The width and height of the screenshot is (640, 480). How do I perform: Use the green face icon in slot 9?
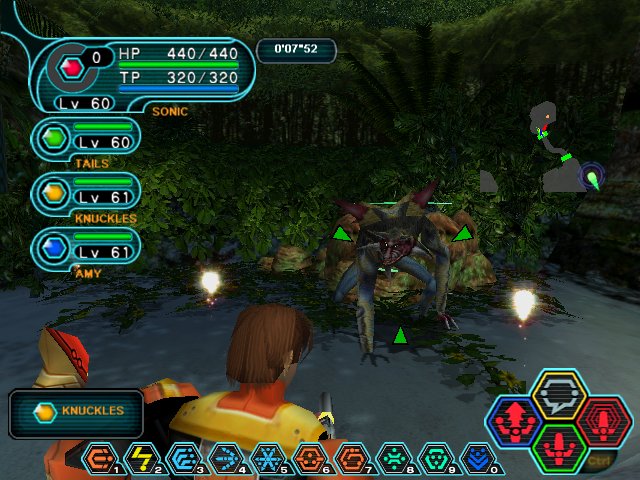(436, 459)
